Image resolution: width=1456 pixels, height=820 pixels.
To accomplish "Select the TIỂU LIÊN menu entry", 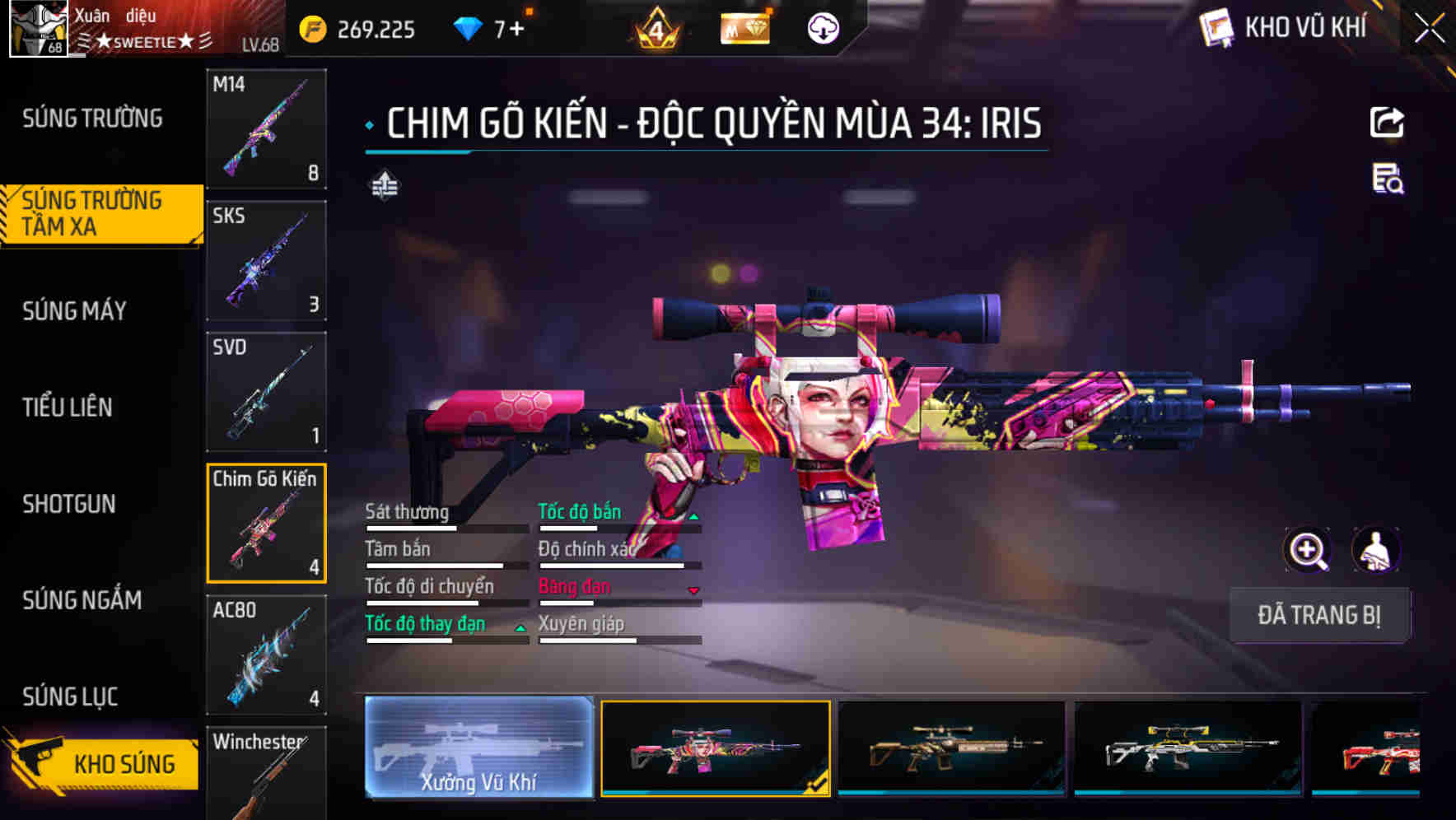I will click(x=69, y=407).
